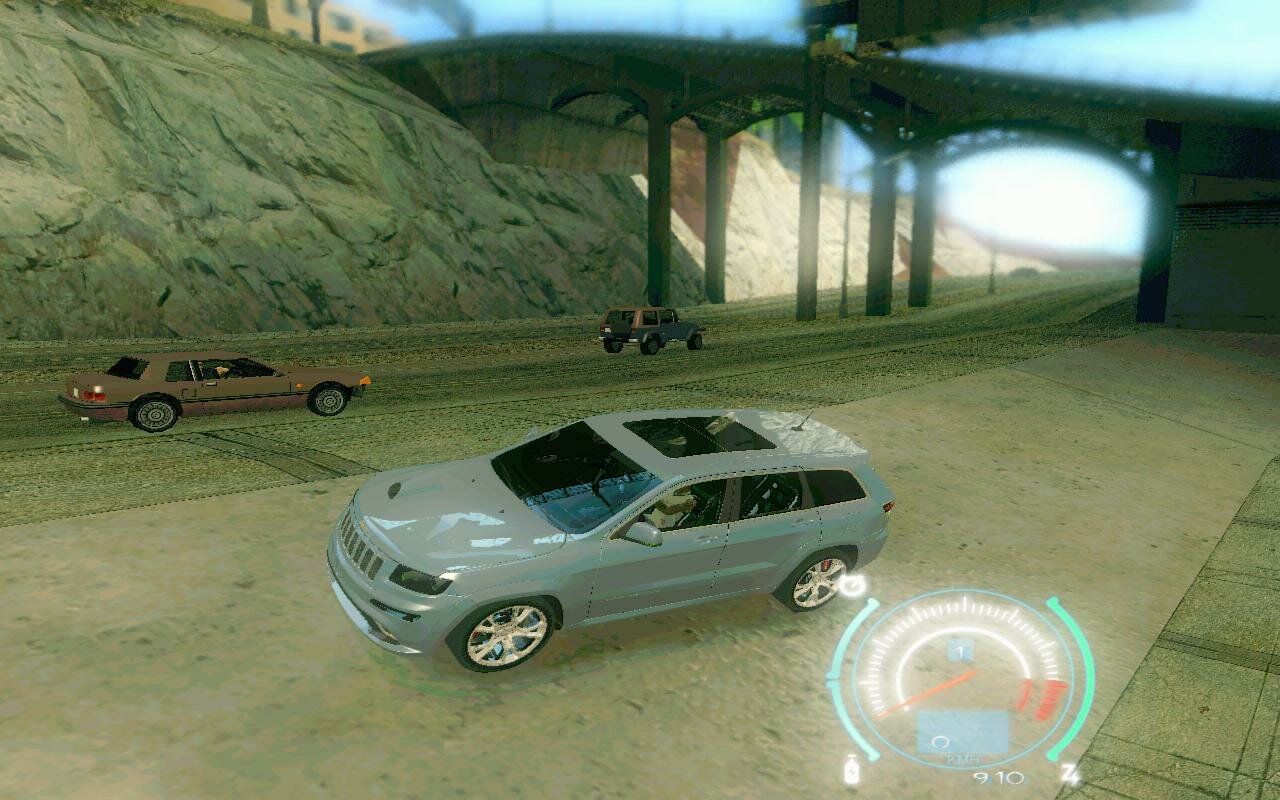Click the gear indicator showing 1
Image resolution: width=1280 pixels, height=800 pixels.
(x=960, y=649)
